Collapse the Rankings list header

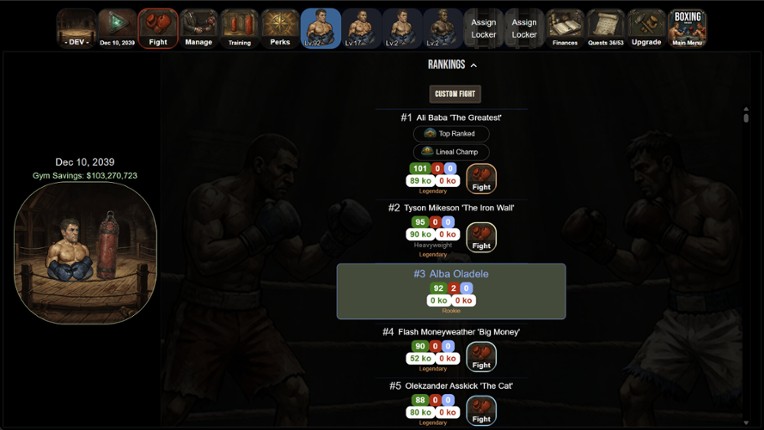[x=452, y=65]
